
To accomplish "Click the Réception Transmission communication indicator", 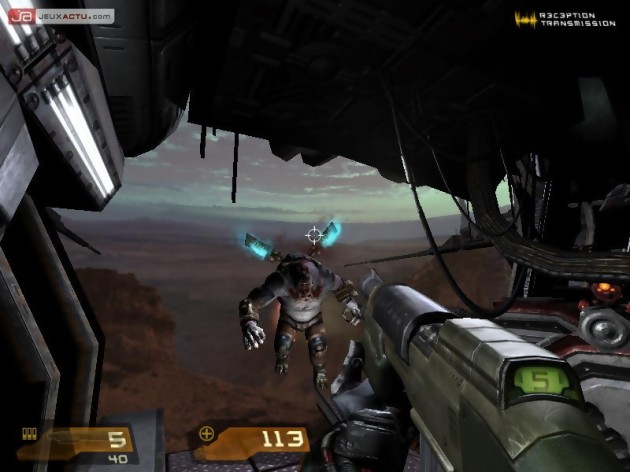I will click(565, 19).
